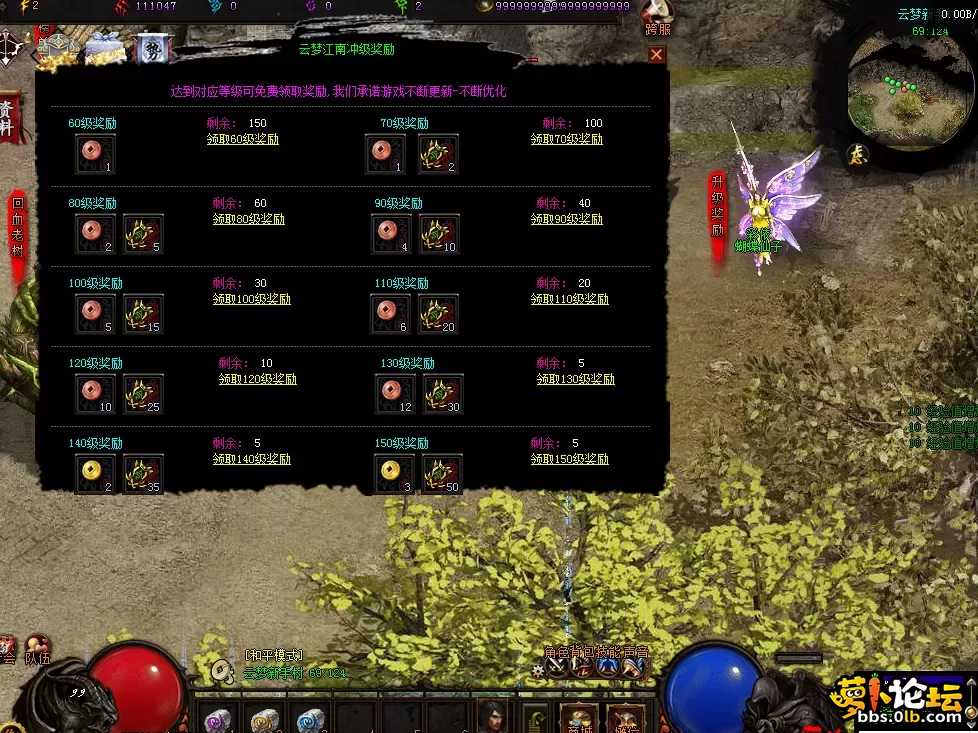Claim the level 150 reward link

coord(569,459)
